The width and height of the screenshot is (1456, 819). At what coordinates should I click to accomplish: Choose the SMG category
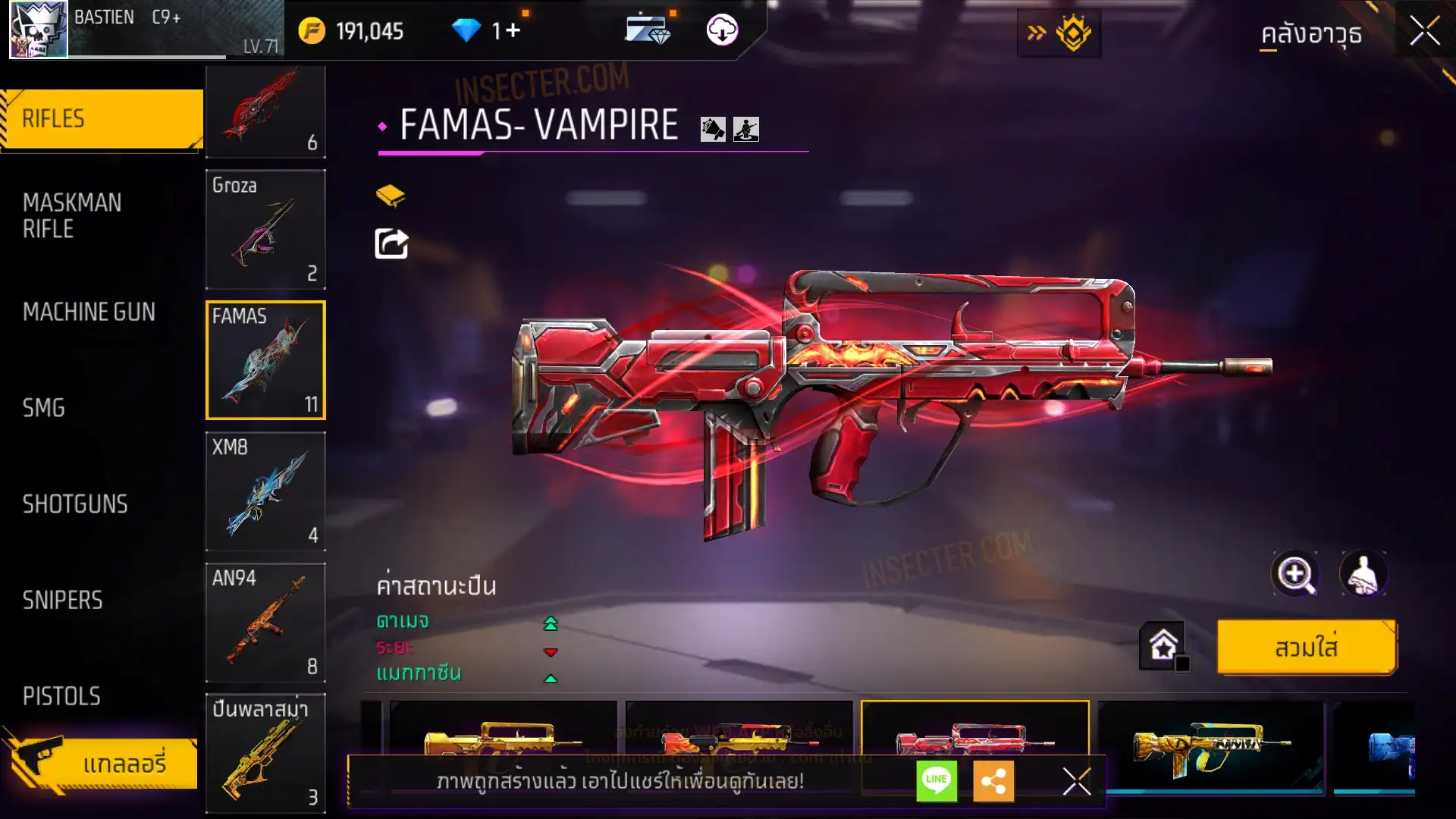tap(44, 408)
